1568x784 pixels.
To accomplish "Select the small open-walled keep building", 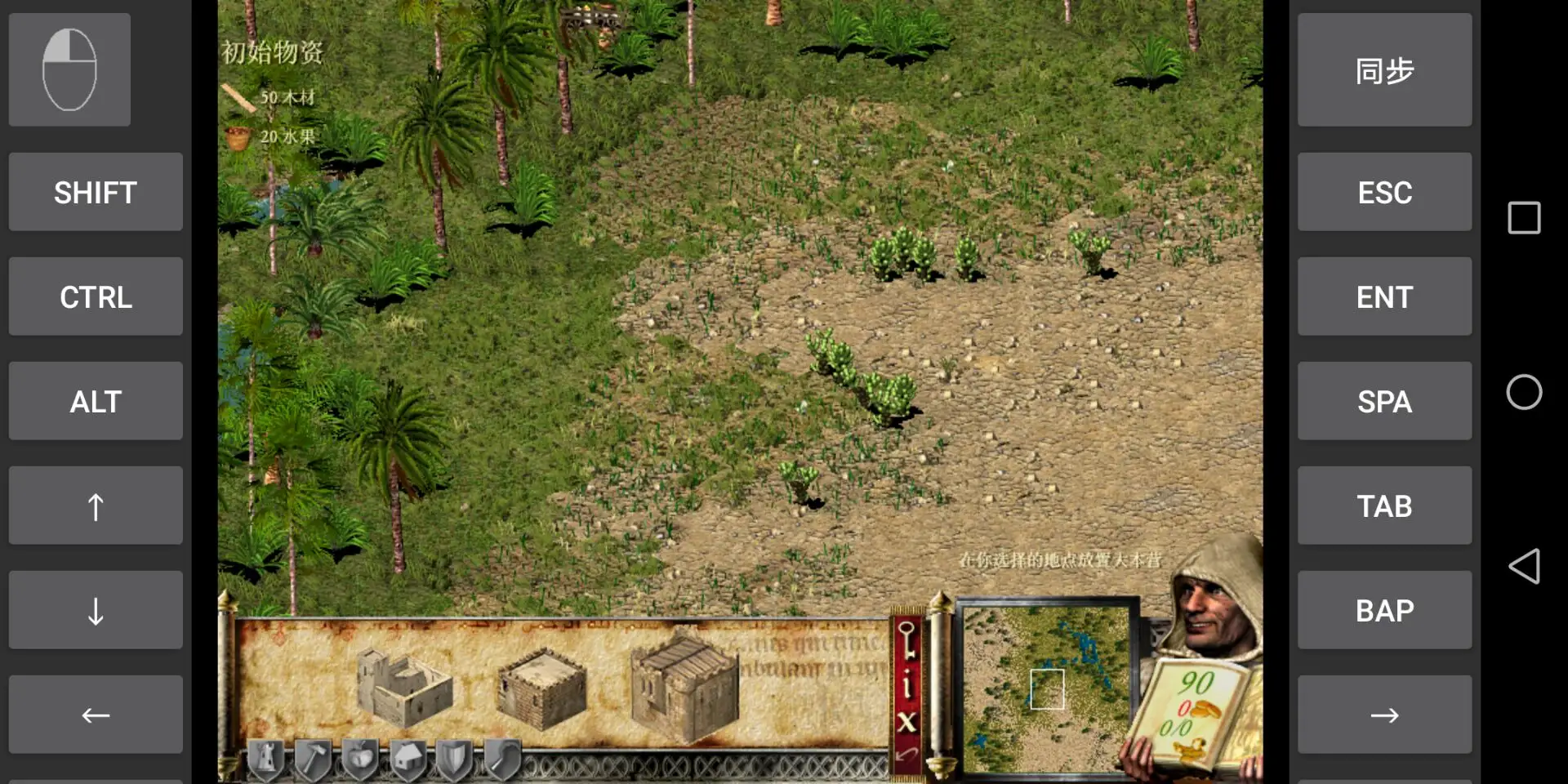I will pos(403,687).
